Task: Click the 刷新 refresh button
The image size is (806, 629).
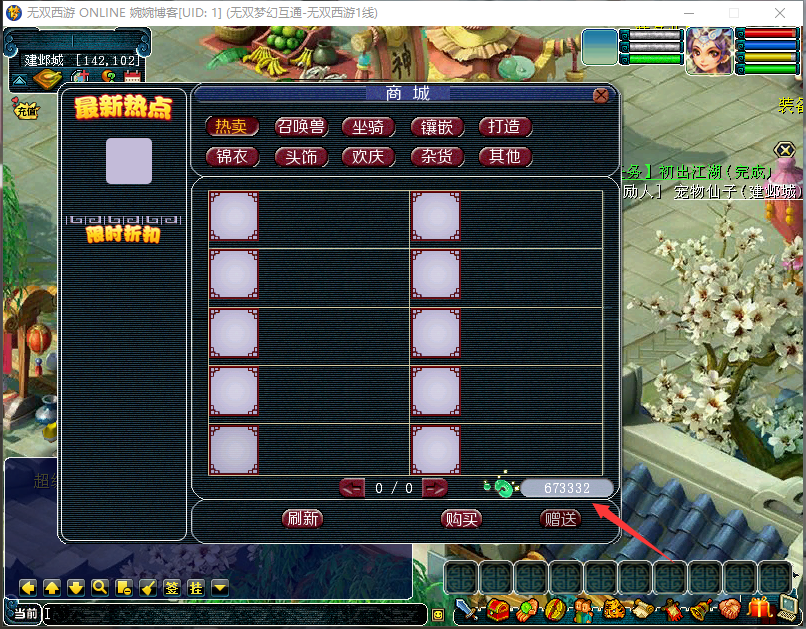Action: [303, 518]
